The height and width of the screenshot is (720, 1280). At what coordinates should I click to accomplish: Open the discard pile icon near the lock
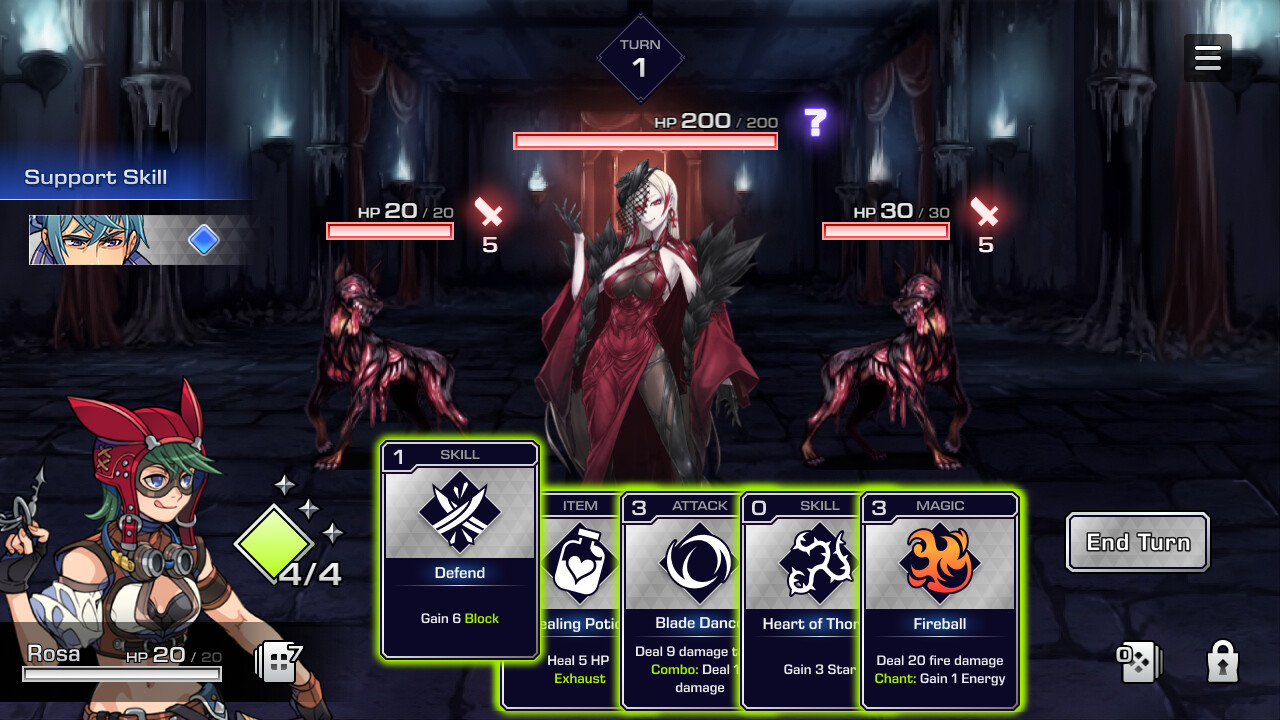tap(1141, 660)
